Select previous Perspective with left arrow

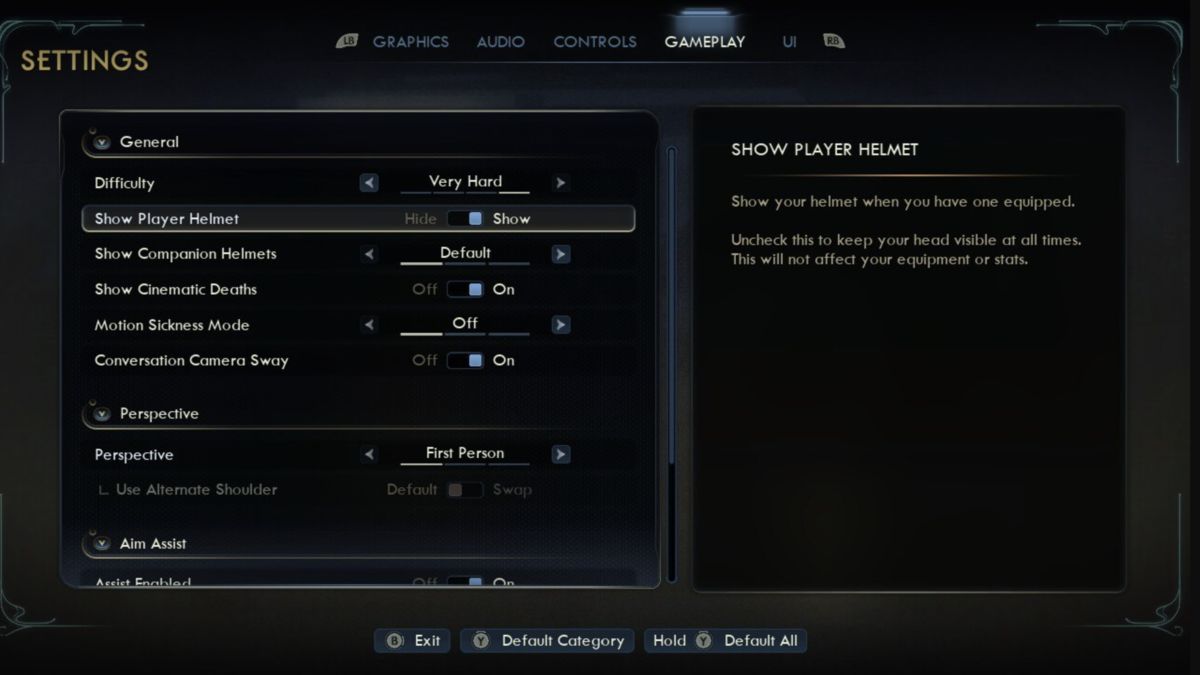(369, 455)
